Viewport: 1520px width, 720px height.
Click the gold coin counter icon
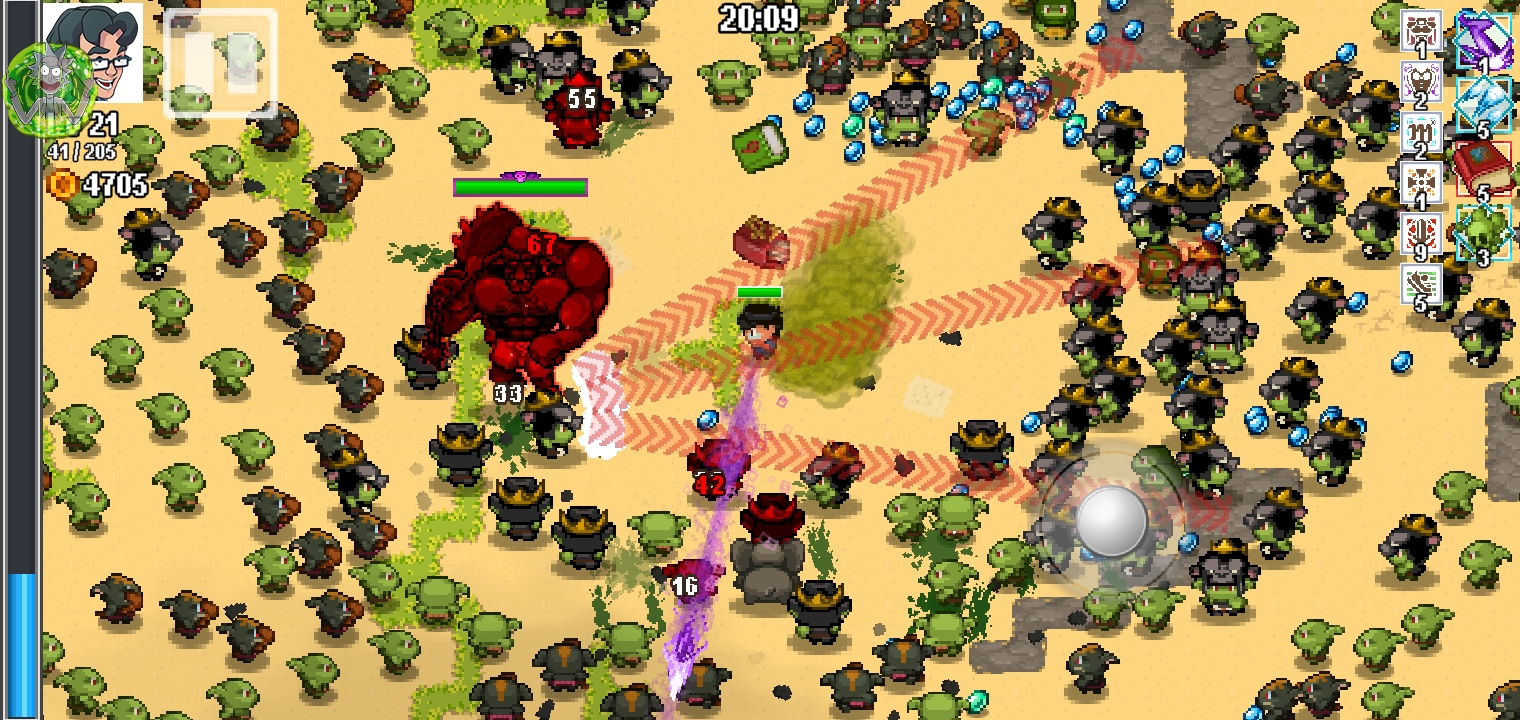pos(63,184)
